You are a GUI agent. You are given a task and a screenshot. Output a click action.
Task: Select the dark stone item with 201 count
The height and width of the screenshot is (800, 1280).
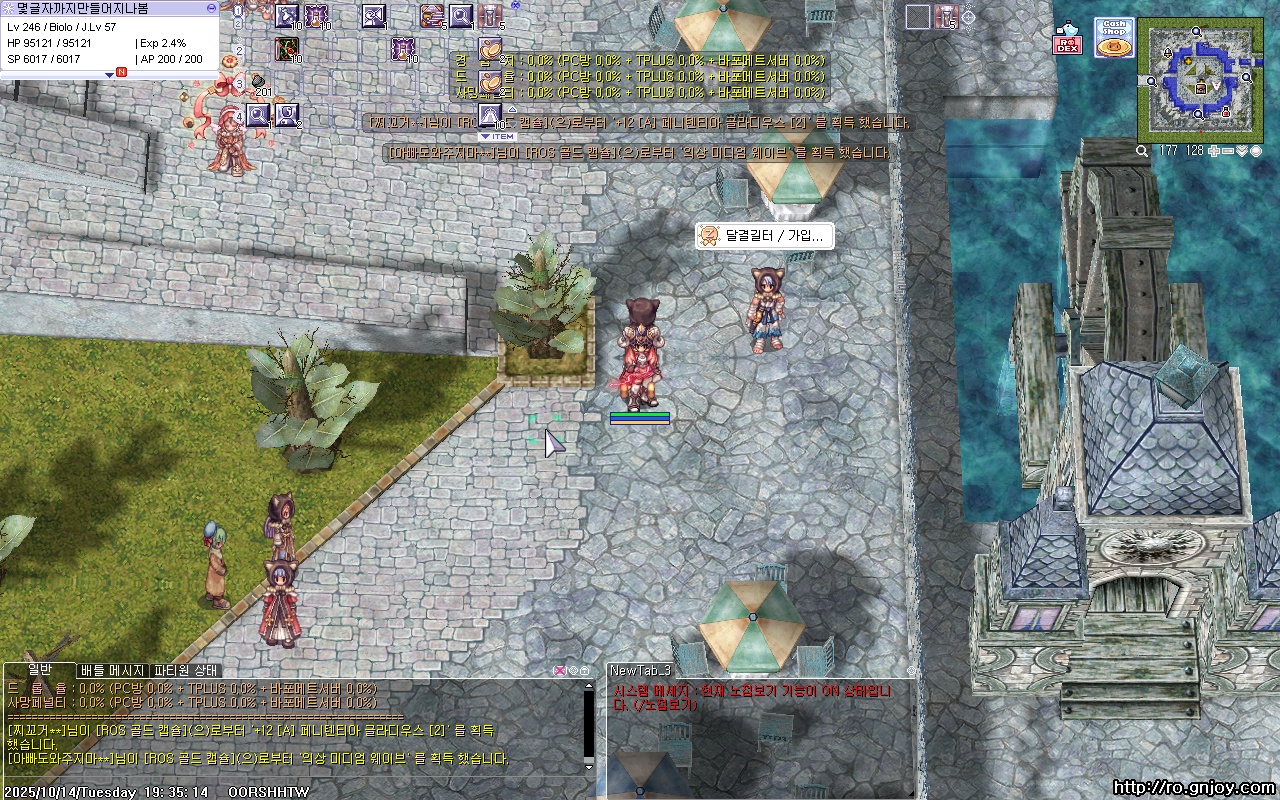click(x=257, y=80)
